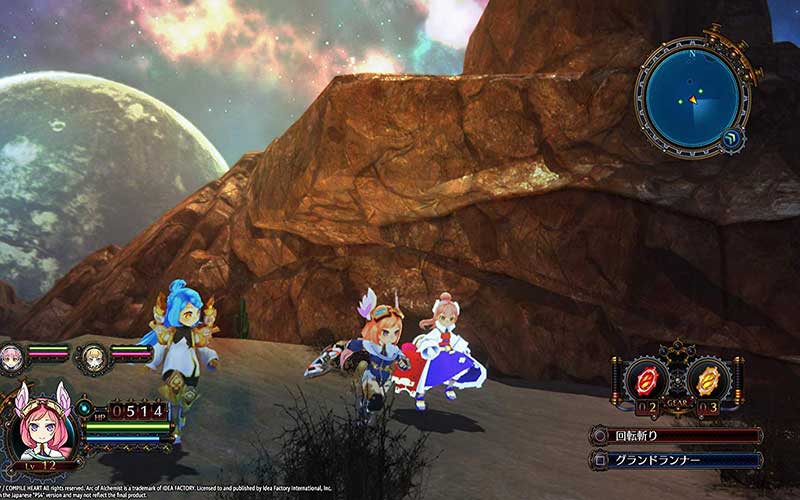This screenshot has height=500, width=800.
Task: Click the chevron arrows icon on the minimap
Action: [x=733, y=140]
